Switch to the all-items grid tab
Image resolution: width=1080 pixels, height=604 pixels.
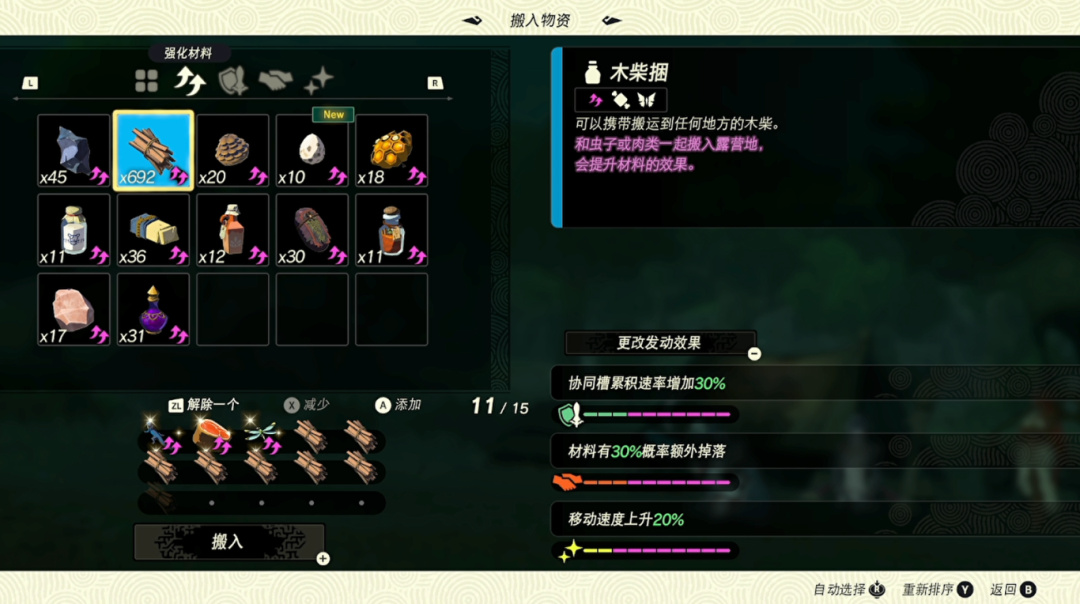147,82
